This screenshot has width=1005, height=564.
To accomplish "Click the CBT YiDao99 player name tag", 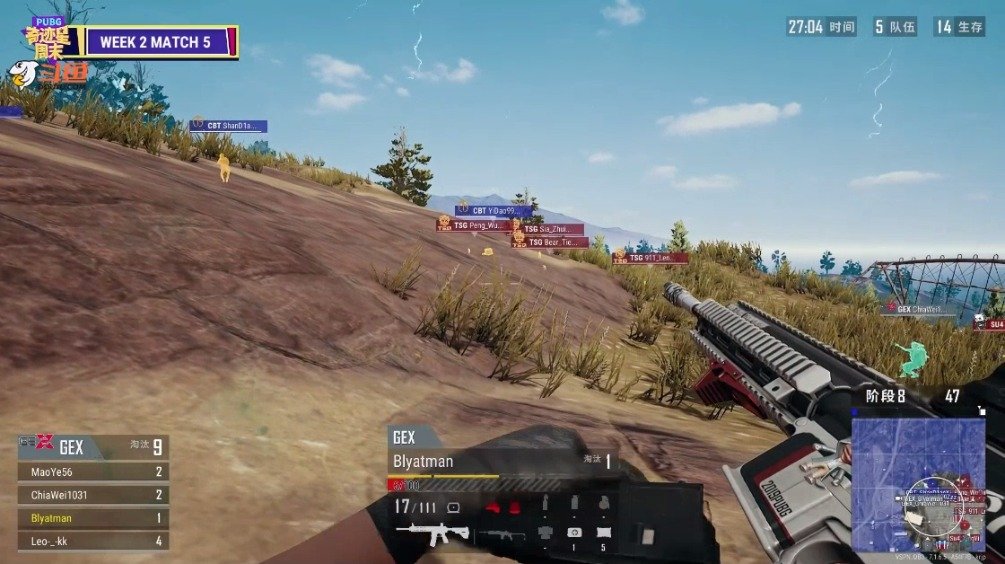I will click(x=493, y=211).
